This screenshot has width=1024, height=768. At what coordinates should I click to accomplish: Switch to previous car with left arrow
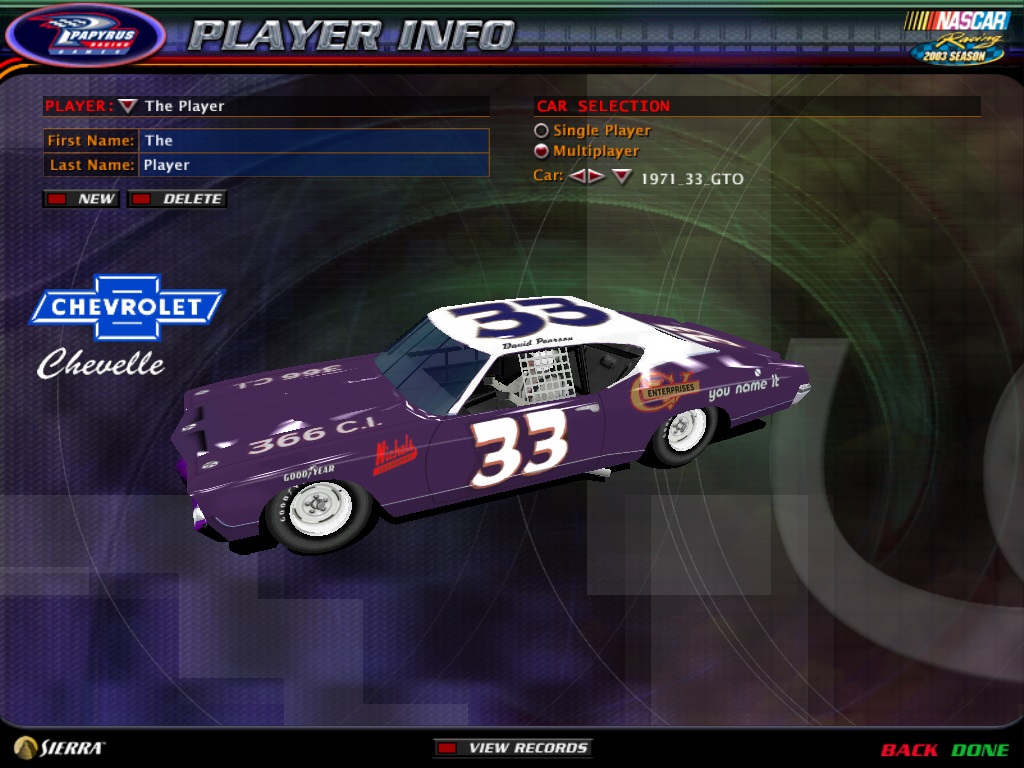(578, 177)
